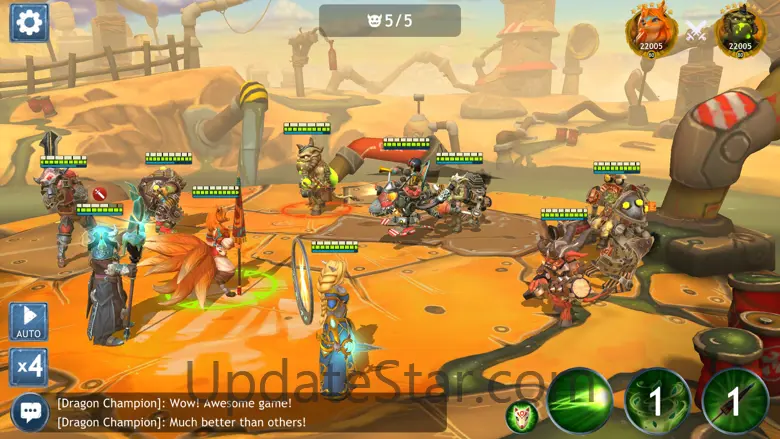
Task: Open the chat speech bubble
Action: (29, 412)
